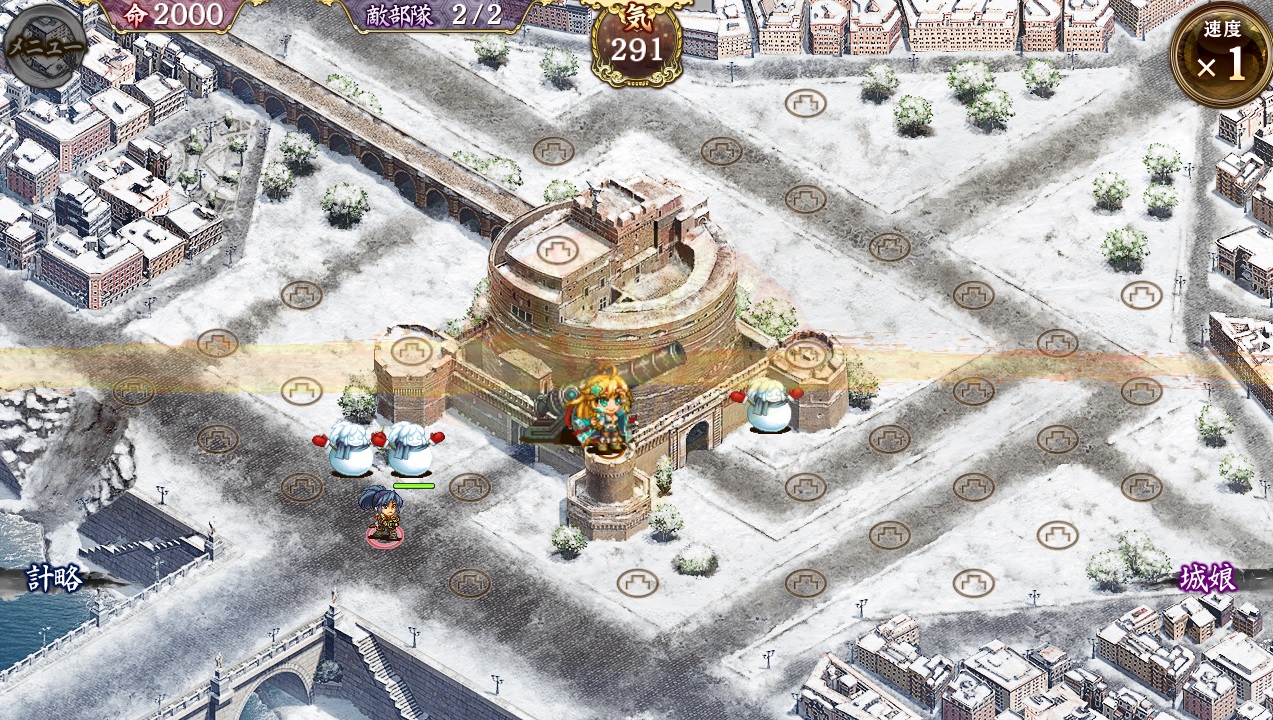Image resolution: width=1273 pixels, height=720 pixels.
Task: Open the メニュー menu button
Action: 45,46
